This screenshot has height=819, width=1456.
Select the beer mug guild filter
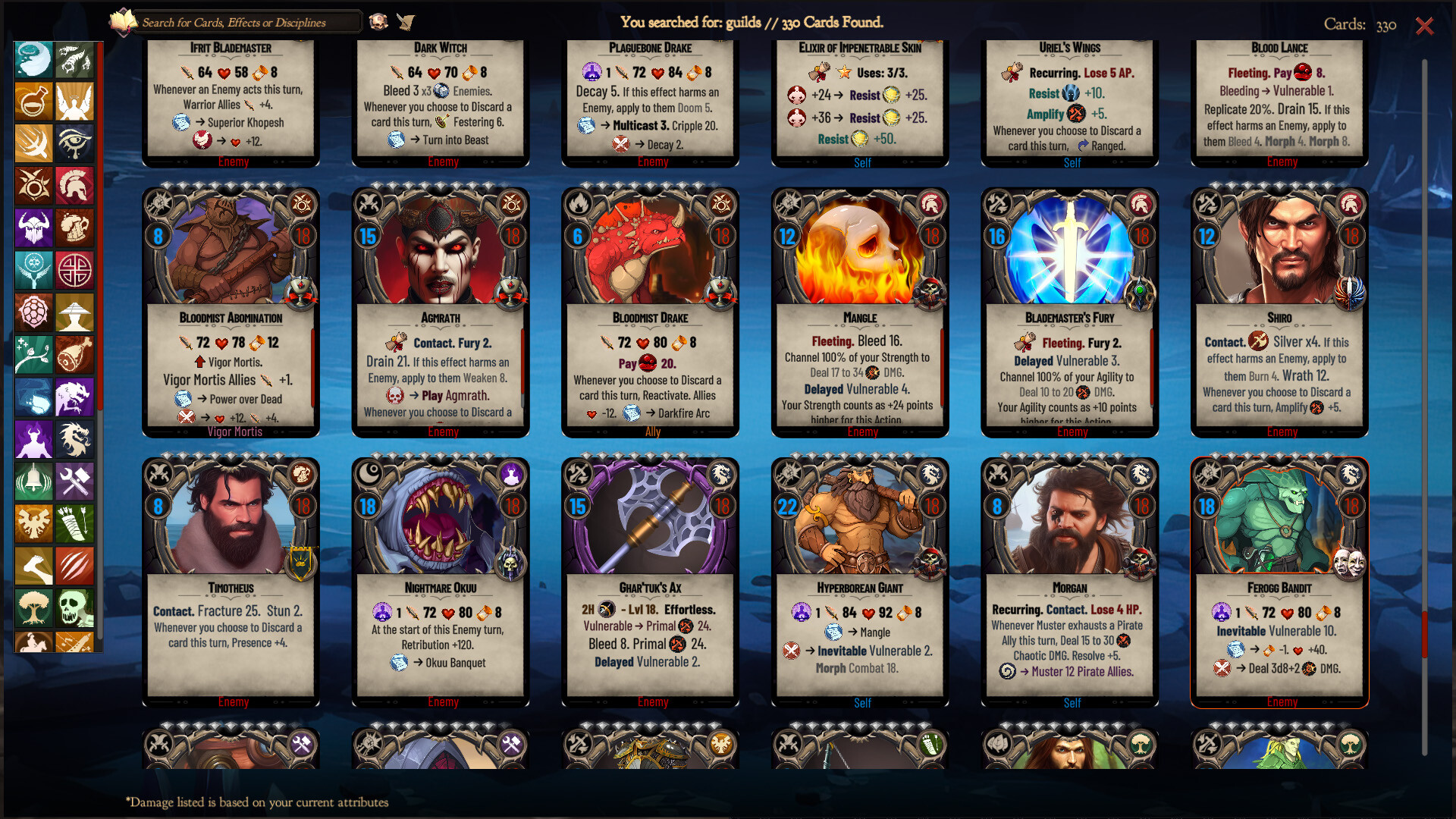pos(74,227)
